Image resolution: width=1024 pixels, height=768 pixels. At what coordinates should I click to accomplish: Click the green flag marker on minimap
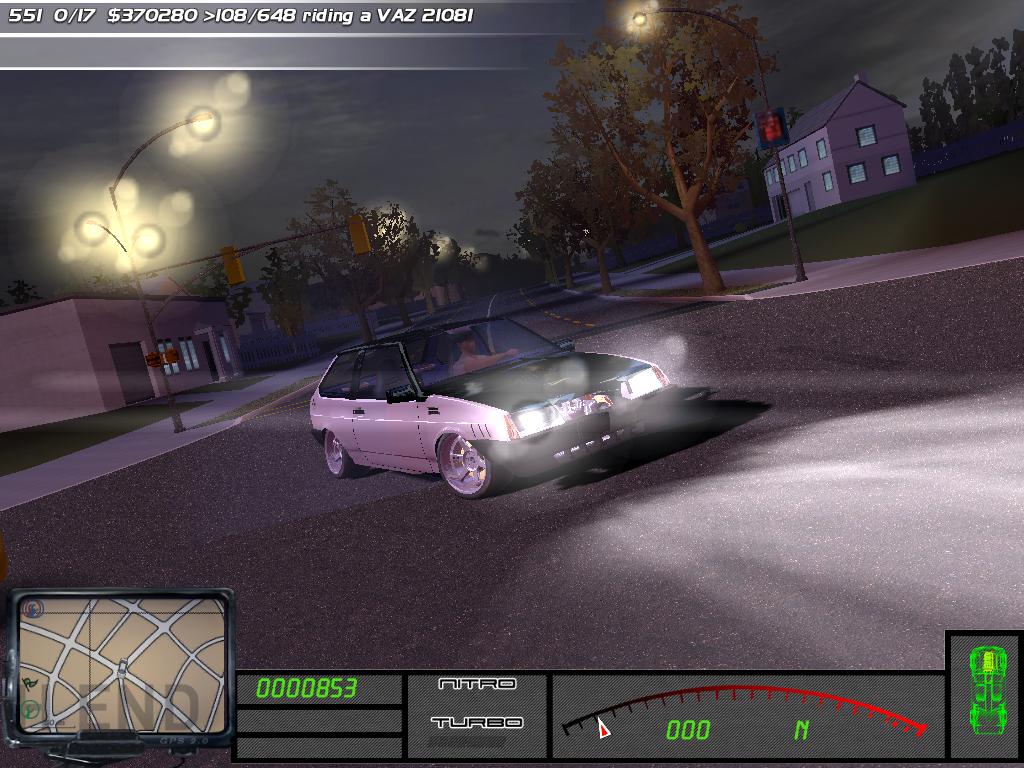[x=30, y=683]
